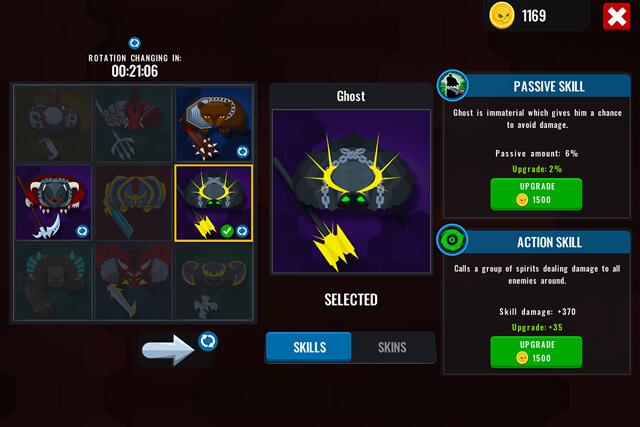The image size is (640, 427).
Task: Choose the red-caped scythe character tile
Action: tap(53, 203)
